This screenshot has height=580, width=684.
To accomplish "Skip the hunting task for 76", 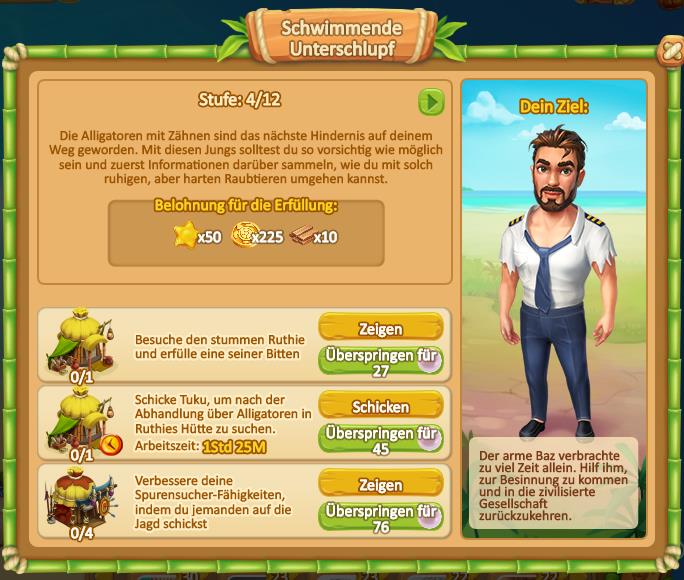I will click(x=380, y=518).
